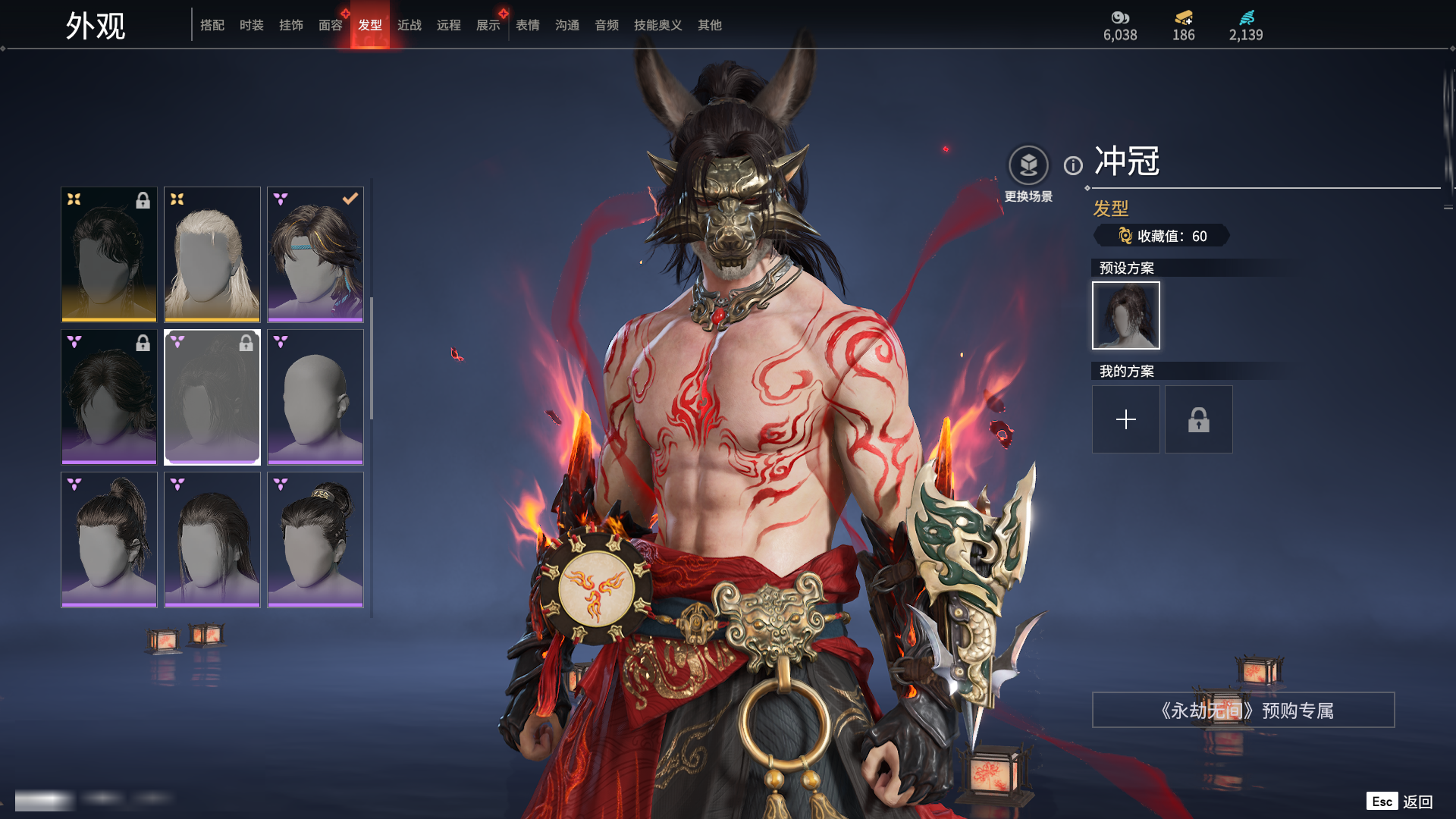1456x819 pixels.
Task: Open the 表情 emotes tab
Action: (528, 25)
